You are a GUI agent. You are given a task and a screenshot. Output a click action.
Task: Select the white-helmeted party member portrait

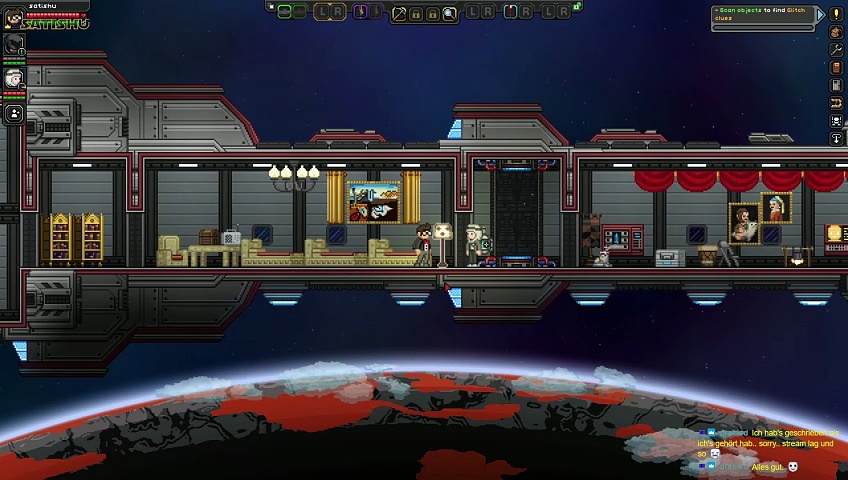pyautogui.click(x=14, y=79)
